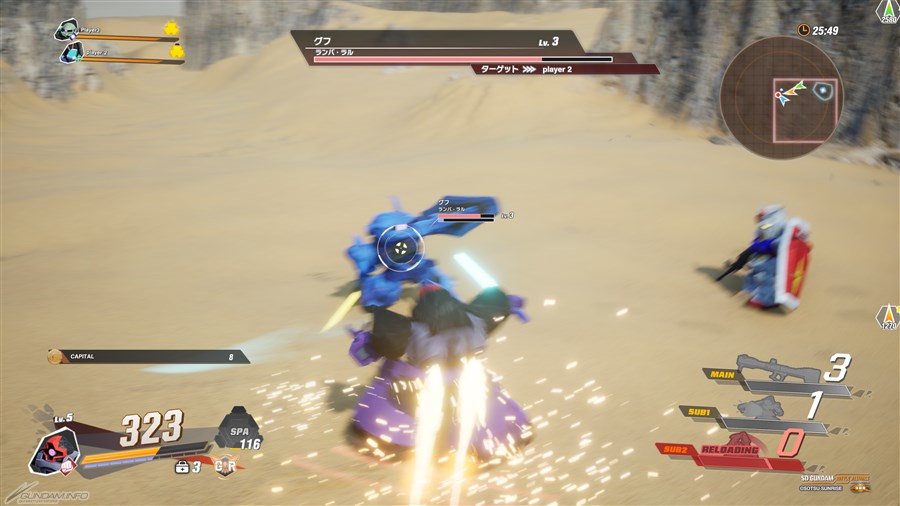Use the repair kit icon
Image resolution: width=900 pixels, height=506 pixels.
pos(183,467)
